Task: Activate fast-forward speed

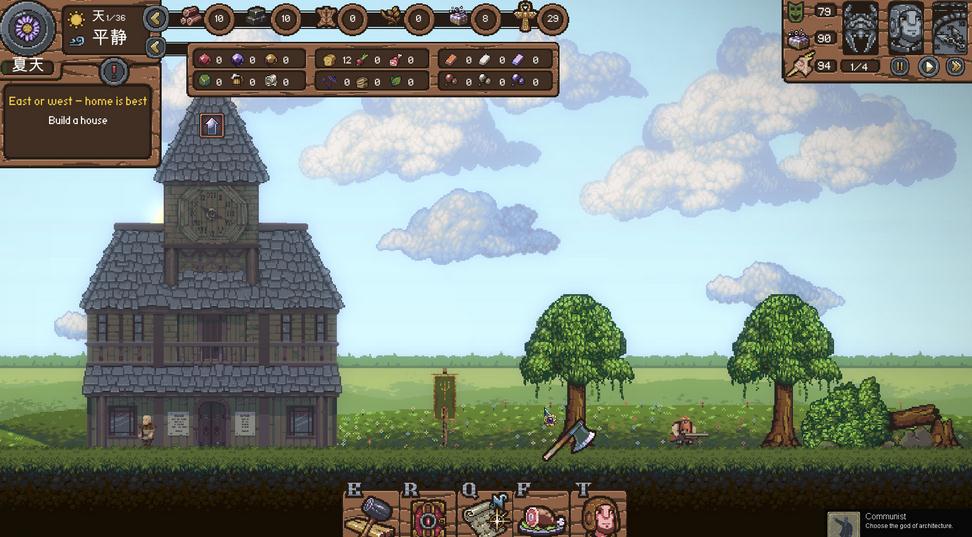Action: coord(956,67)
